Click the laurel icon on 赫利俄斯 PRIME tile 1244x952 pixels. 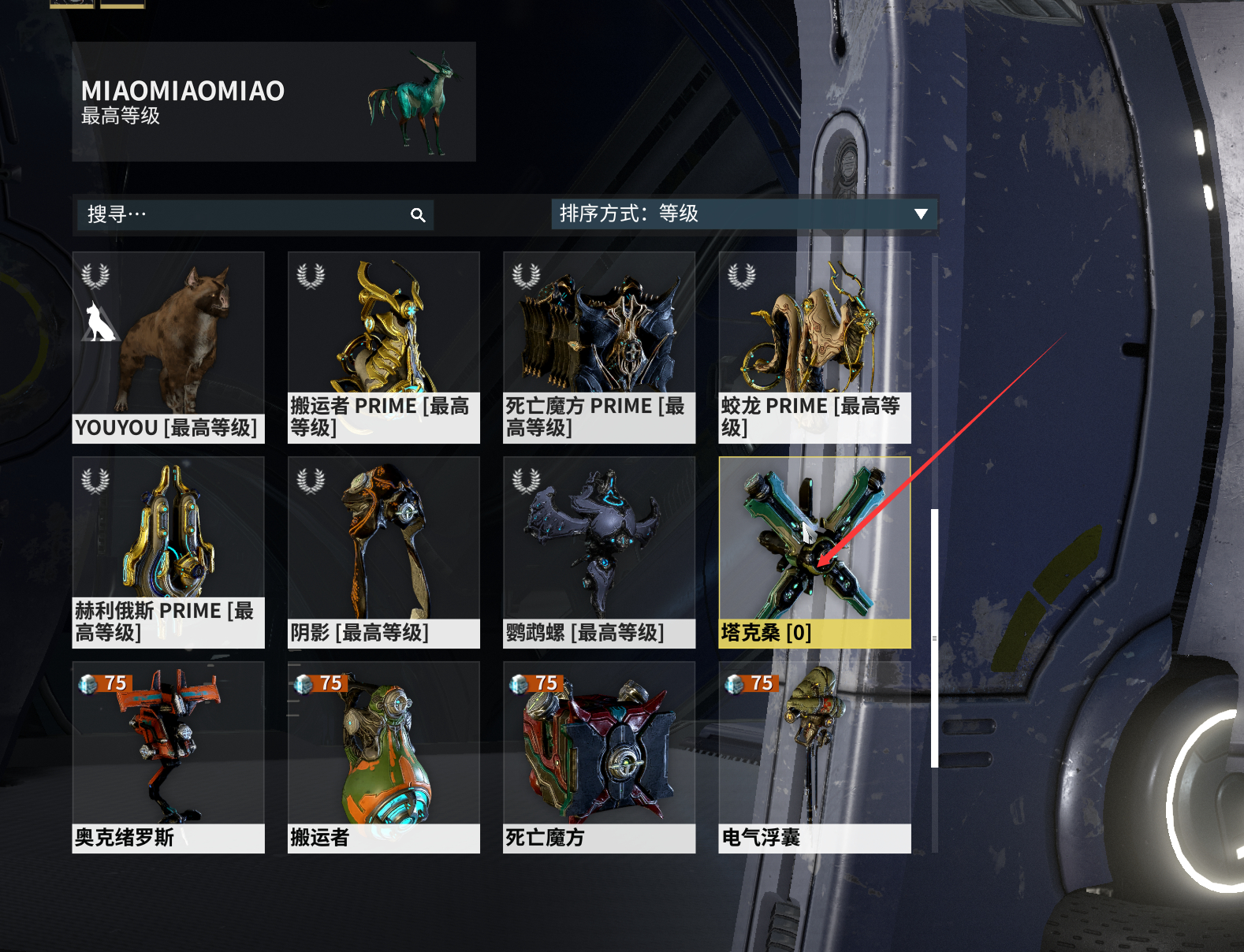click(94, 482)
